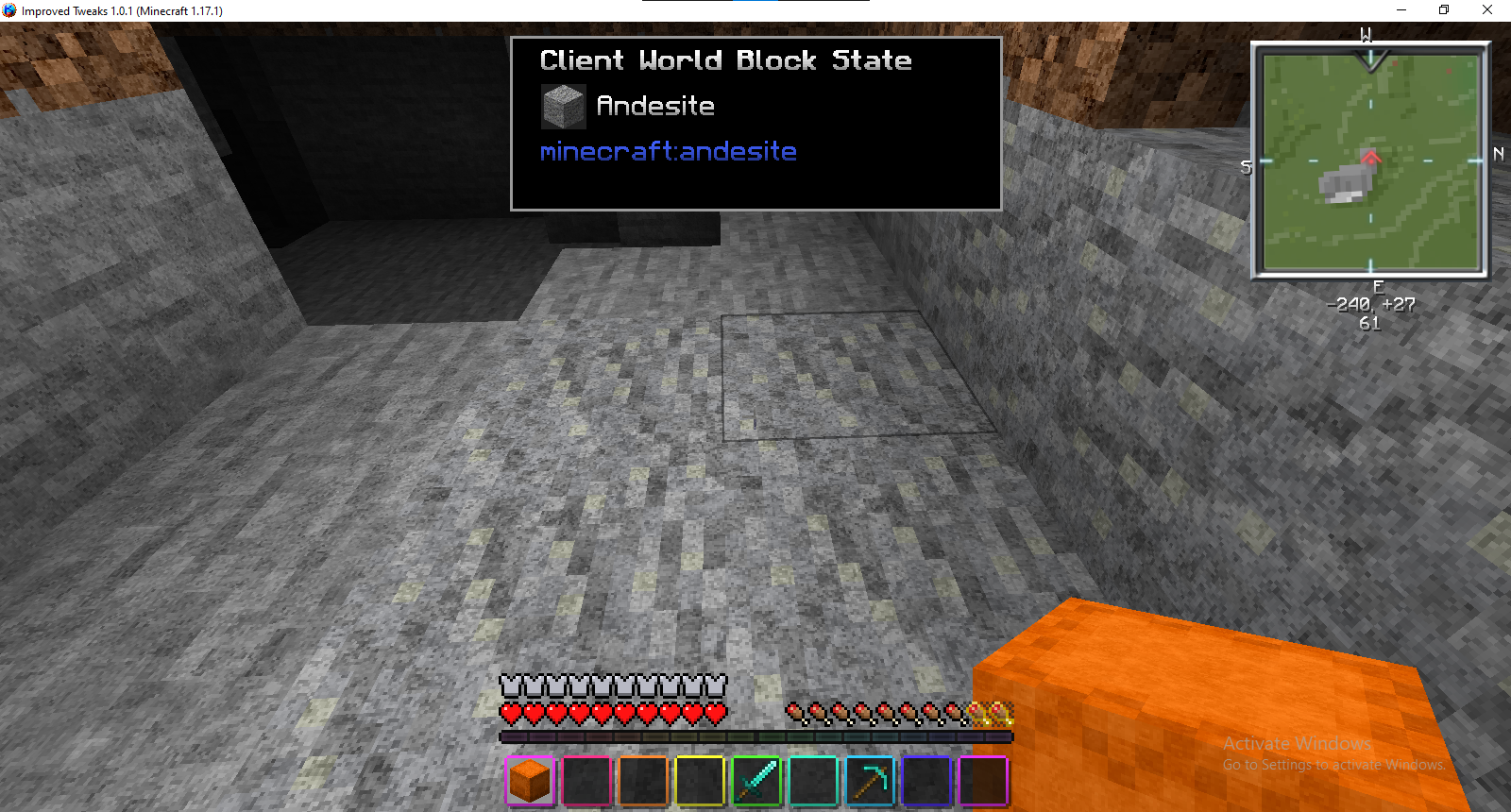
Task: Select the diamond sword in the hotbar
Action: tap(755, 781)
